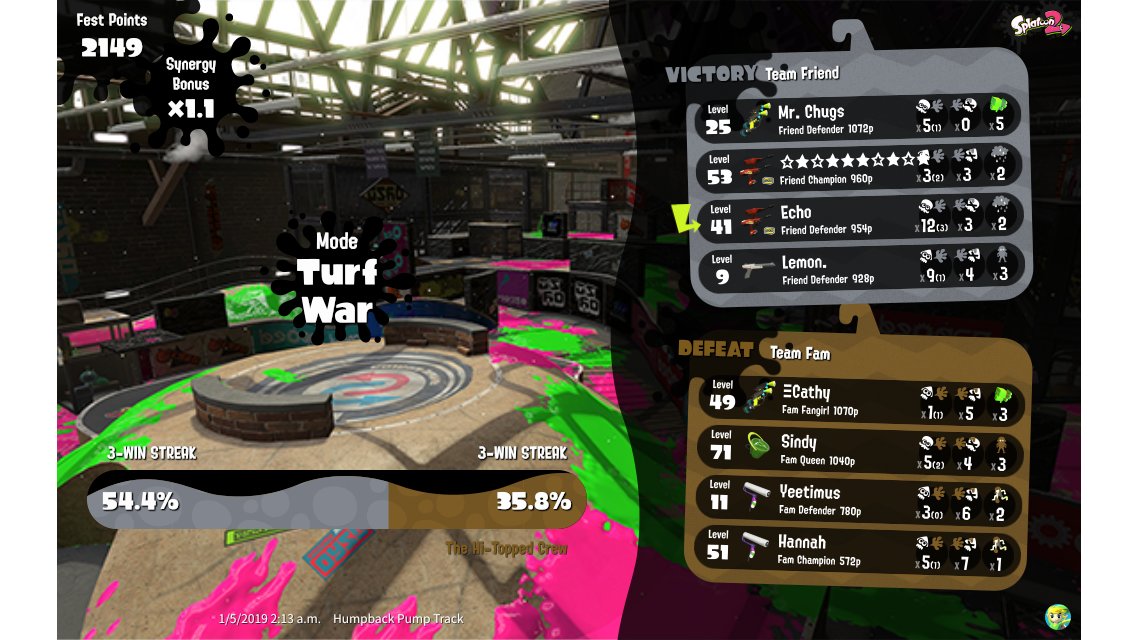Select Echo's result row

860,217
